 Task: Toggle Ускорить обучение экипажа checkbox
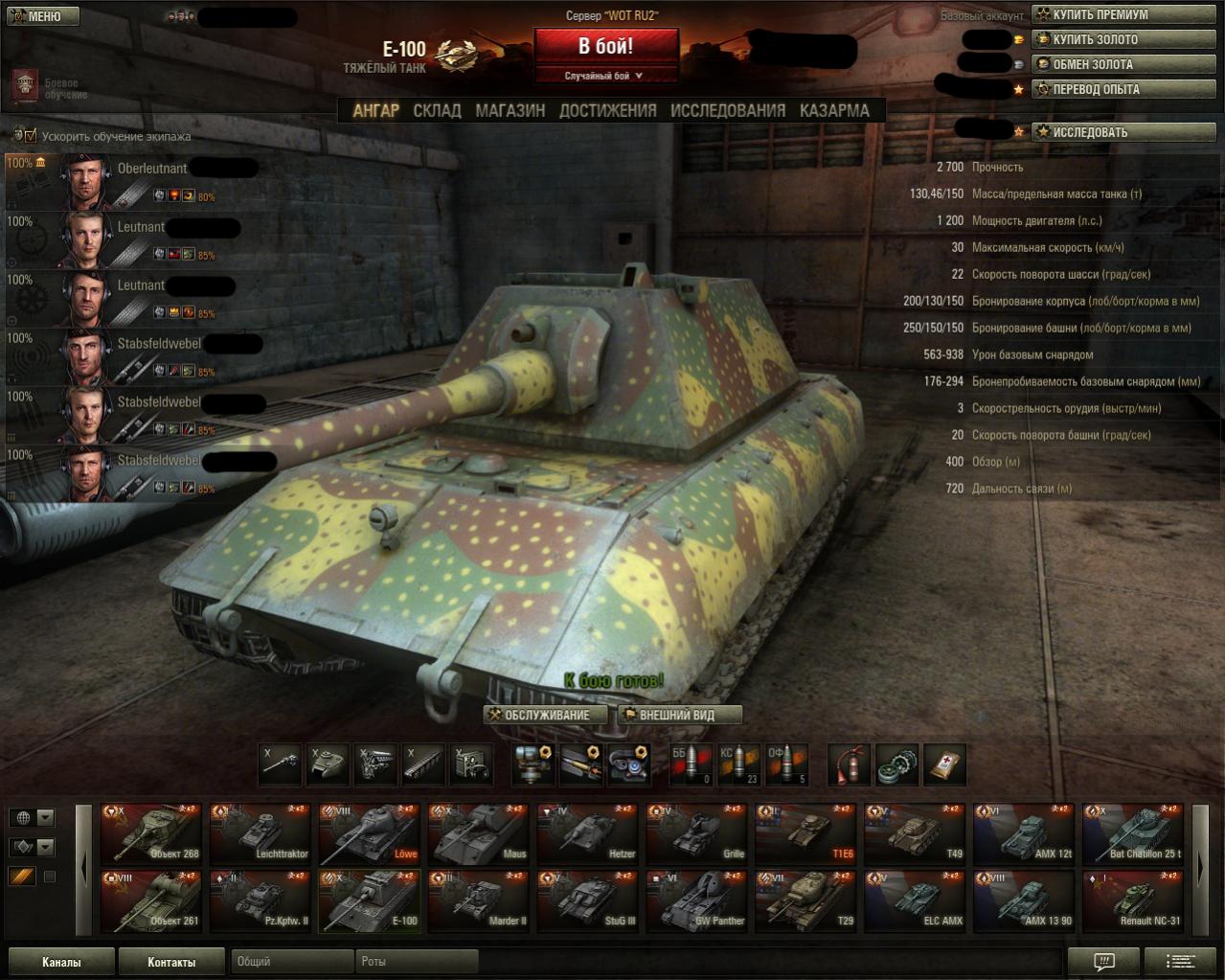[x=30, y=136]
